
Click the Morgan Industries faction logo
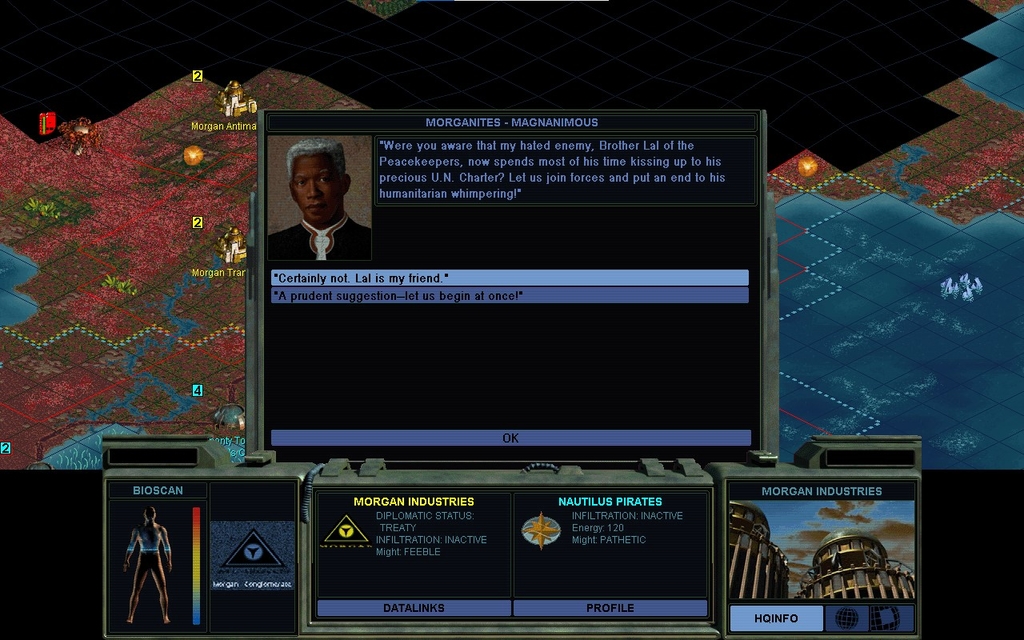[343, 531]
